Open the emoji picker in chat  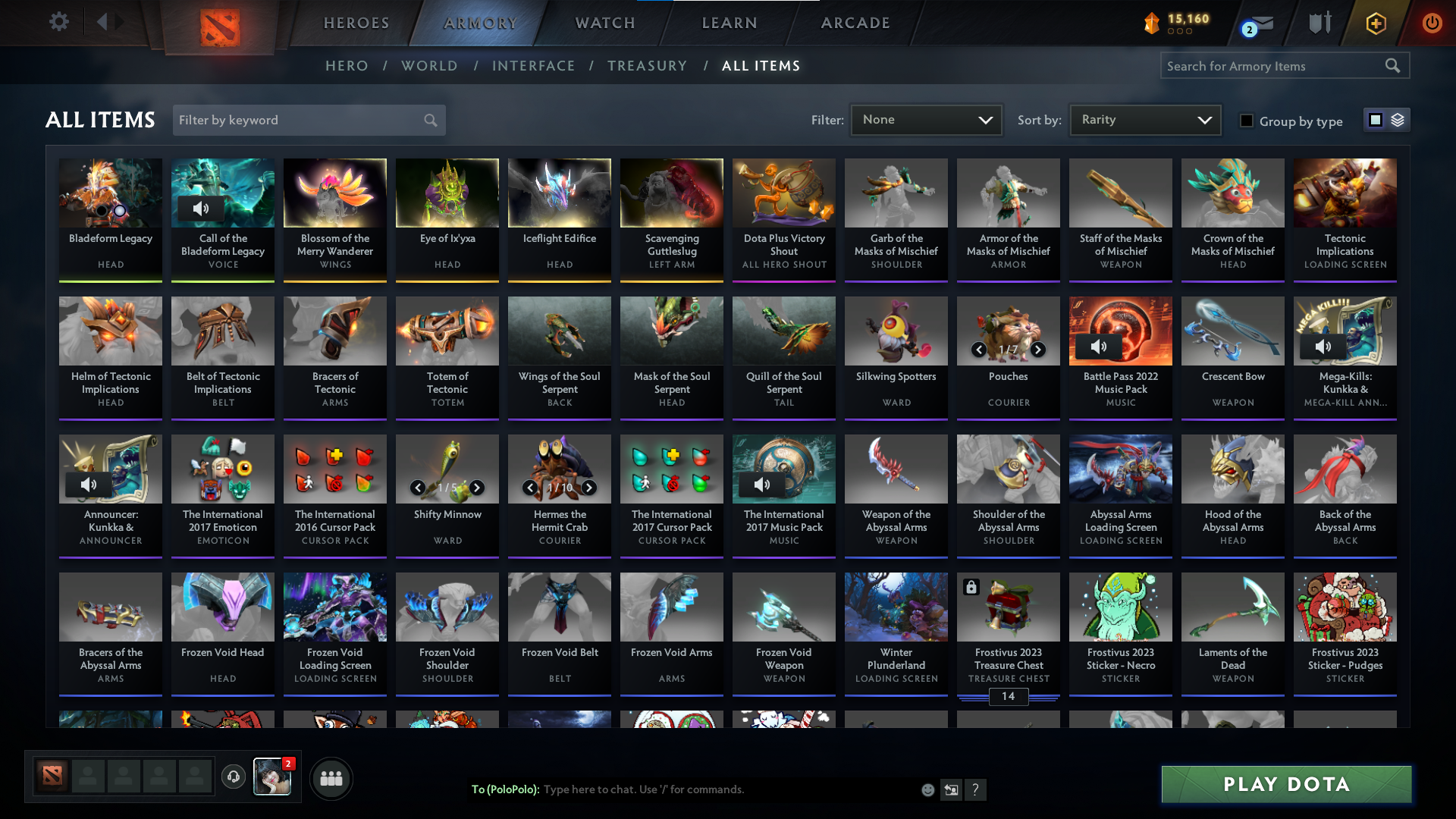click(927, 789)
